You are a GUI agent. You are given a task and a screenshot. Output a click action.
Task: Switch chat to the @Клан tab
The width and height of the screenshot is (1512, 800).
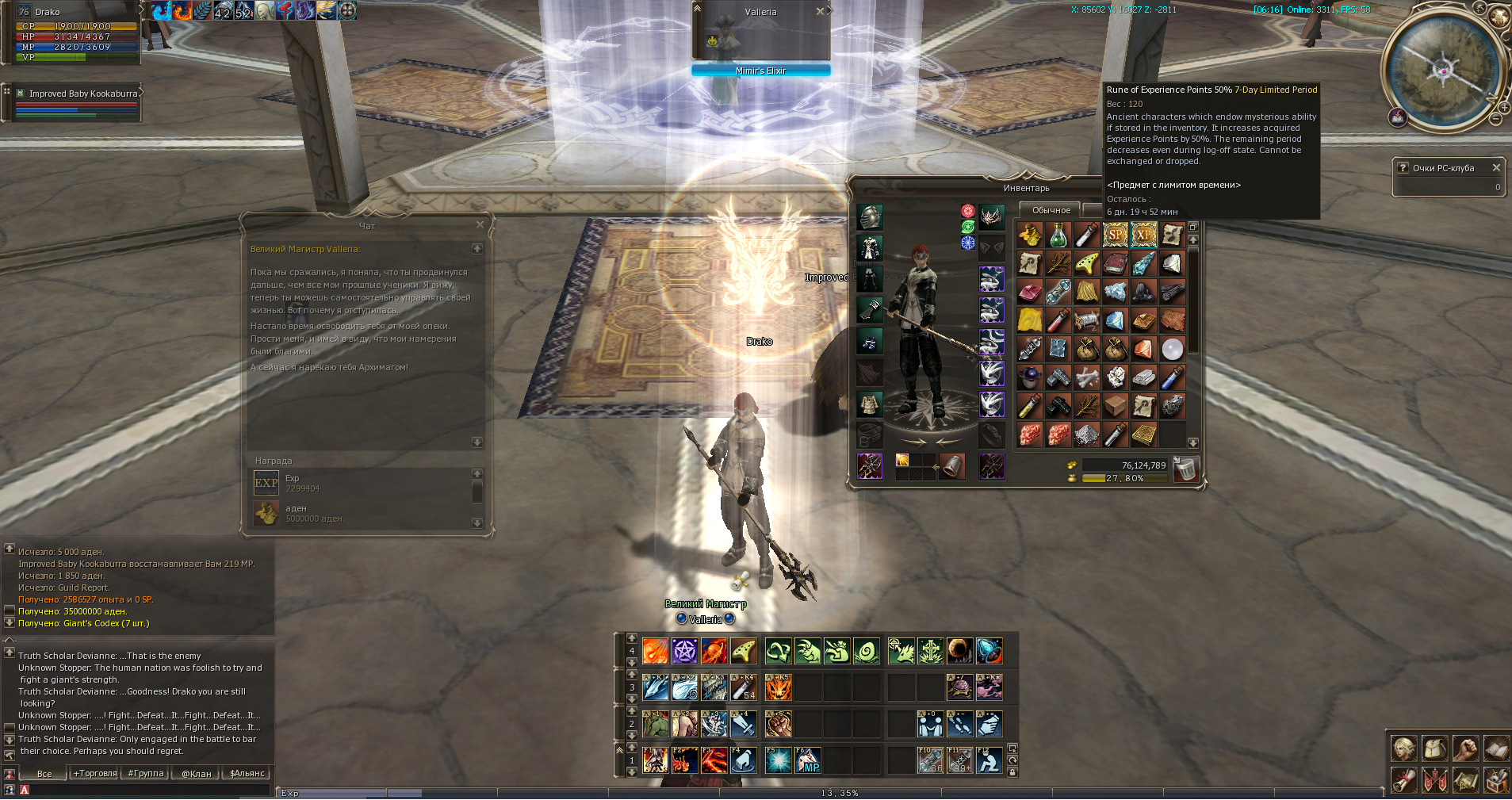click(x=197, y=773)
